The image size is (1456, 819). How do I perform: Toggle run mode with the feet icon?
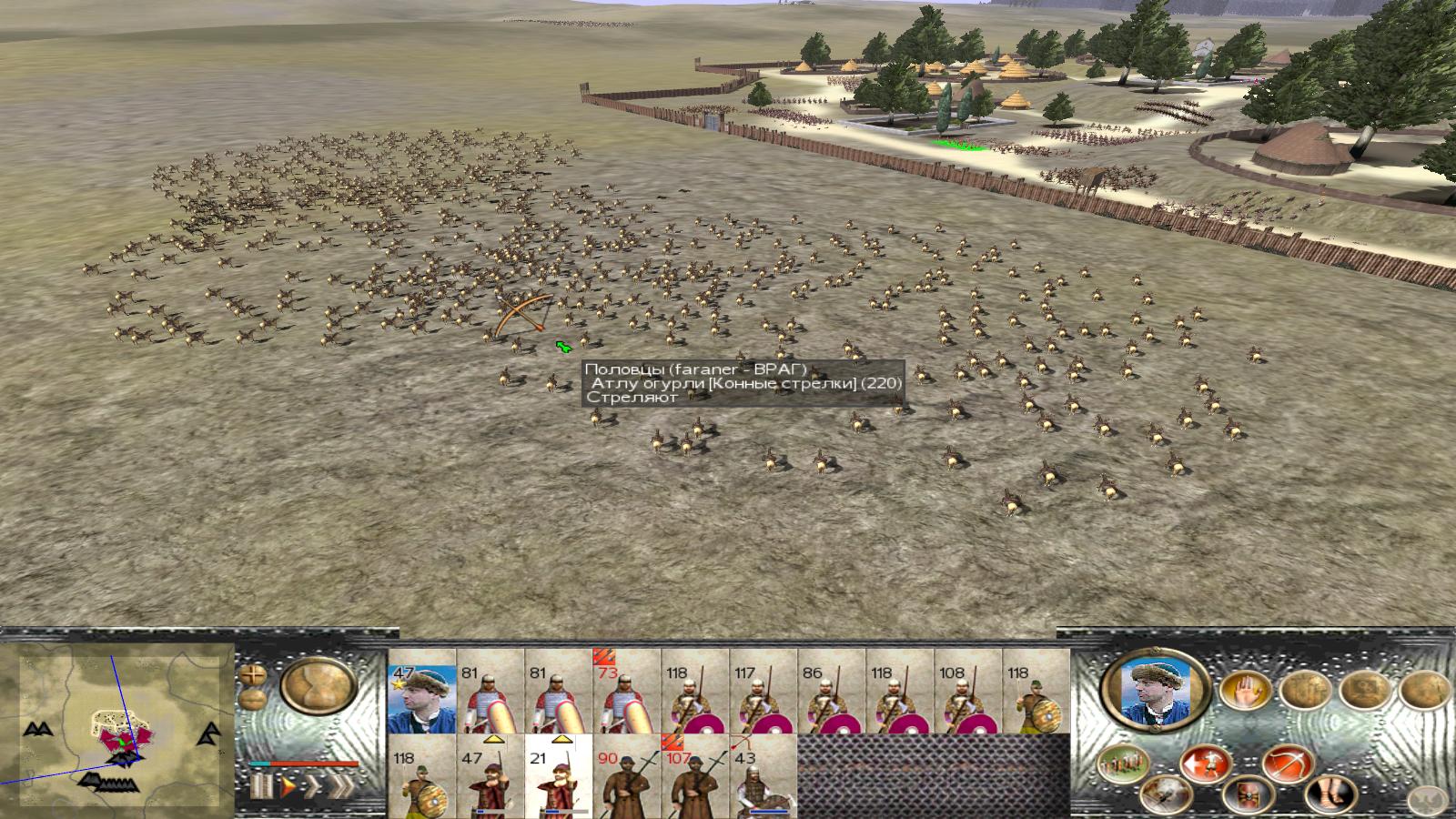point(1330,795)
